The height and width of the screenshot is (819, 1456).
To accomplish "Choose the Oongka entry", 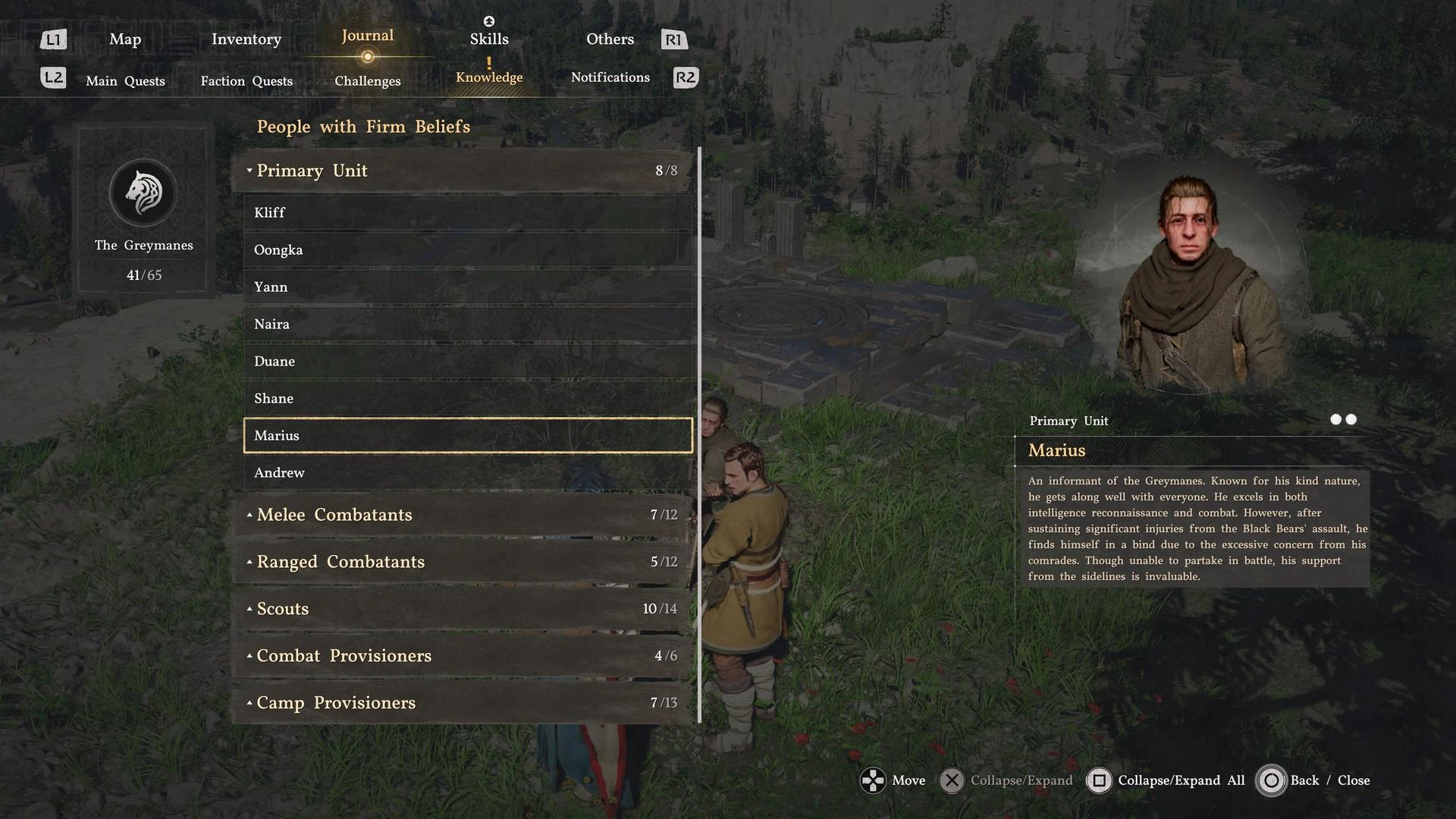I will click(x=467, y=250).
